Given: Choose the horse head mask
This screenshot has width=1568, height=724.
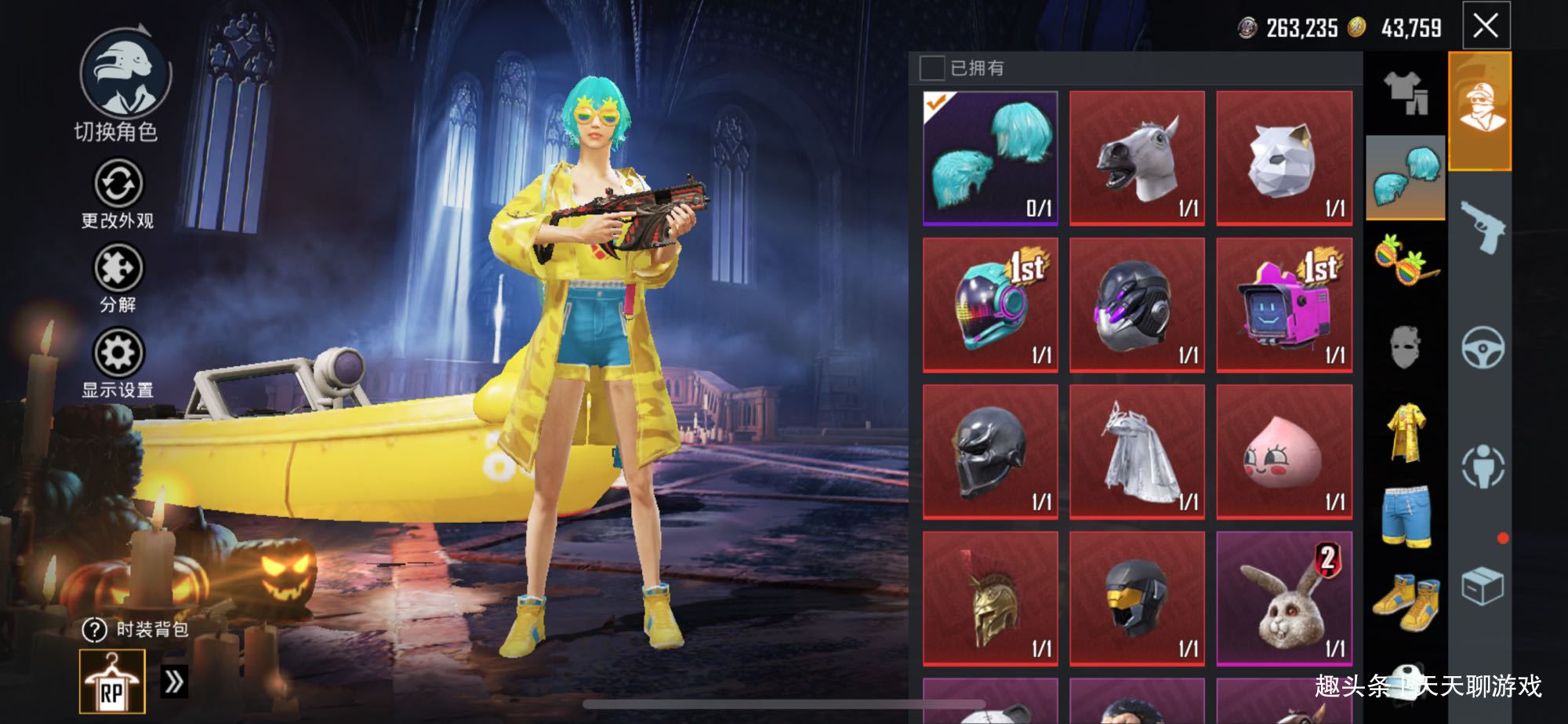Looking at the screenshot, I should [x=1137, y=158].
